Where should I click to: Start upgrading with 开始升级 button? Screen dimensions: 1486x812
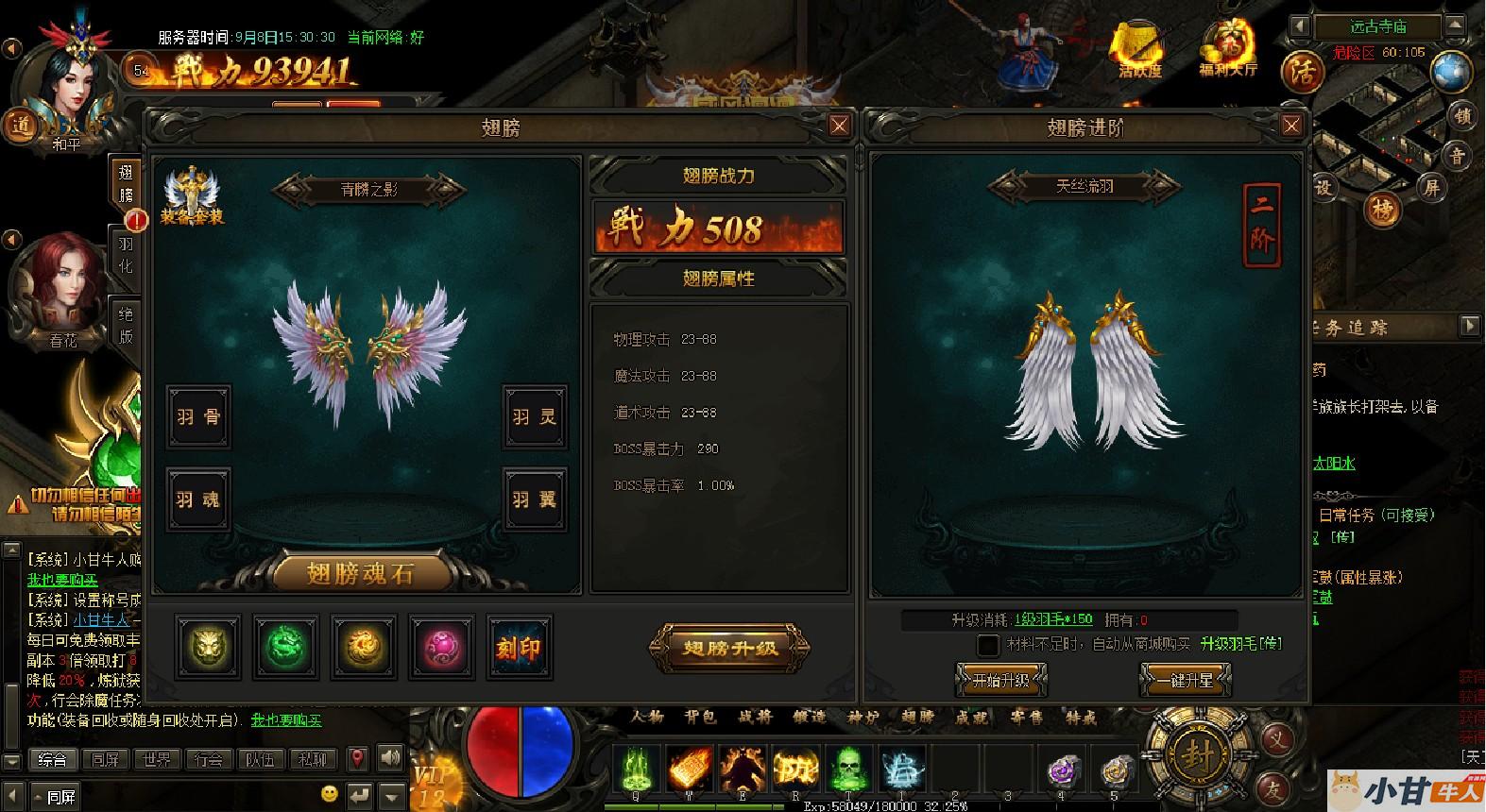point(1000,679)
